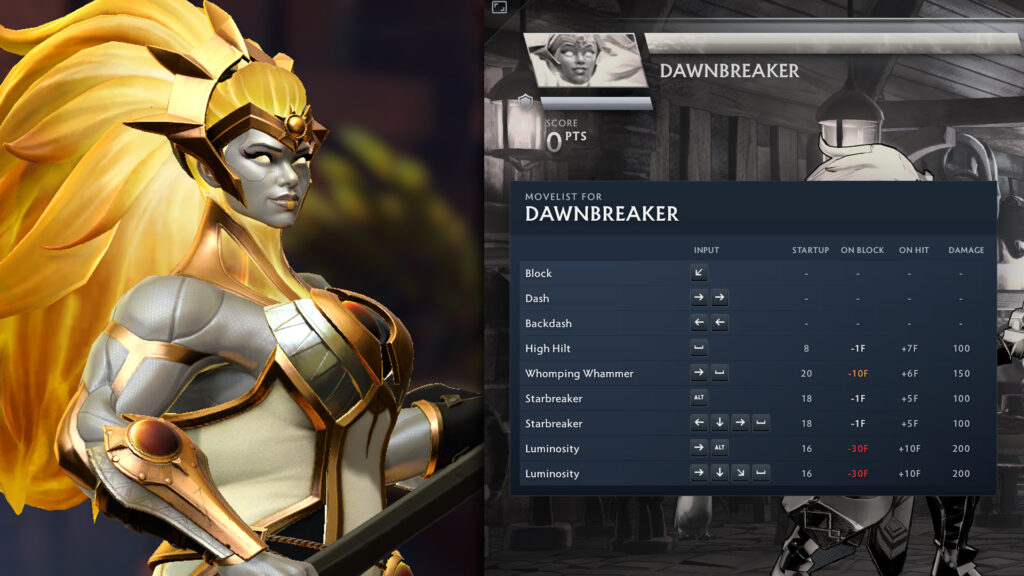
Task: Select the Starbreaker row with ALT input
Action: (x=752, y=398)
